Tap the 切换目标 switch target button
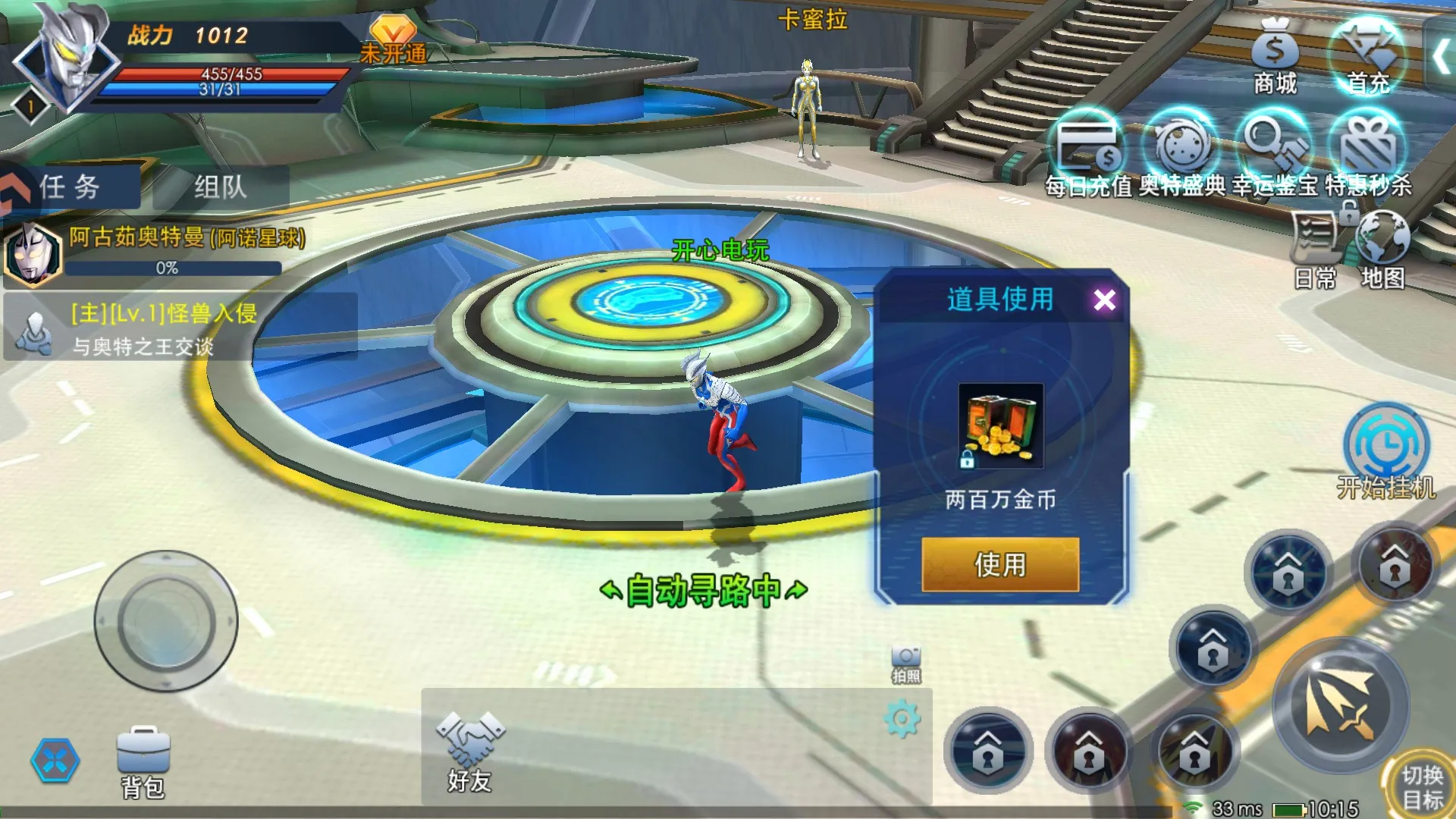Viewport: 1456px width, 819px height. tap(1421, 786)
